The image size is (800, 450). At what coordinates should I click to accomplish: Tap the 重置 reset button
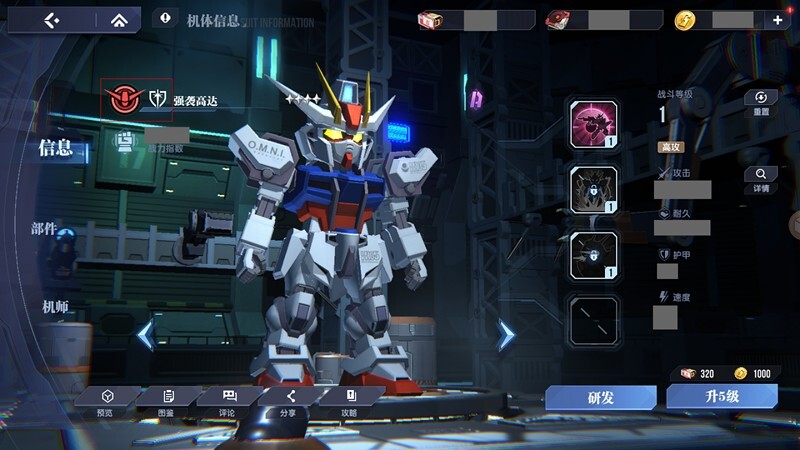761,102
